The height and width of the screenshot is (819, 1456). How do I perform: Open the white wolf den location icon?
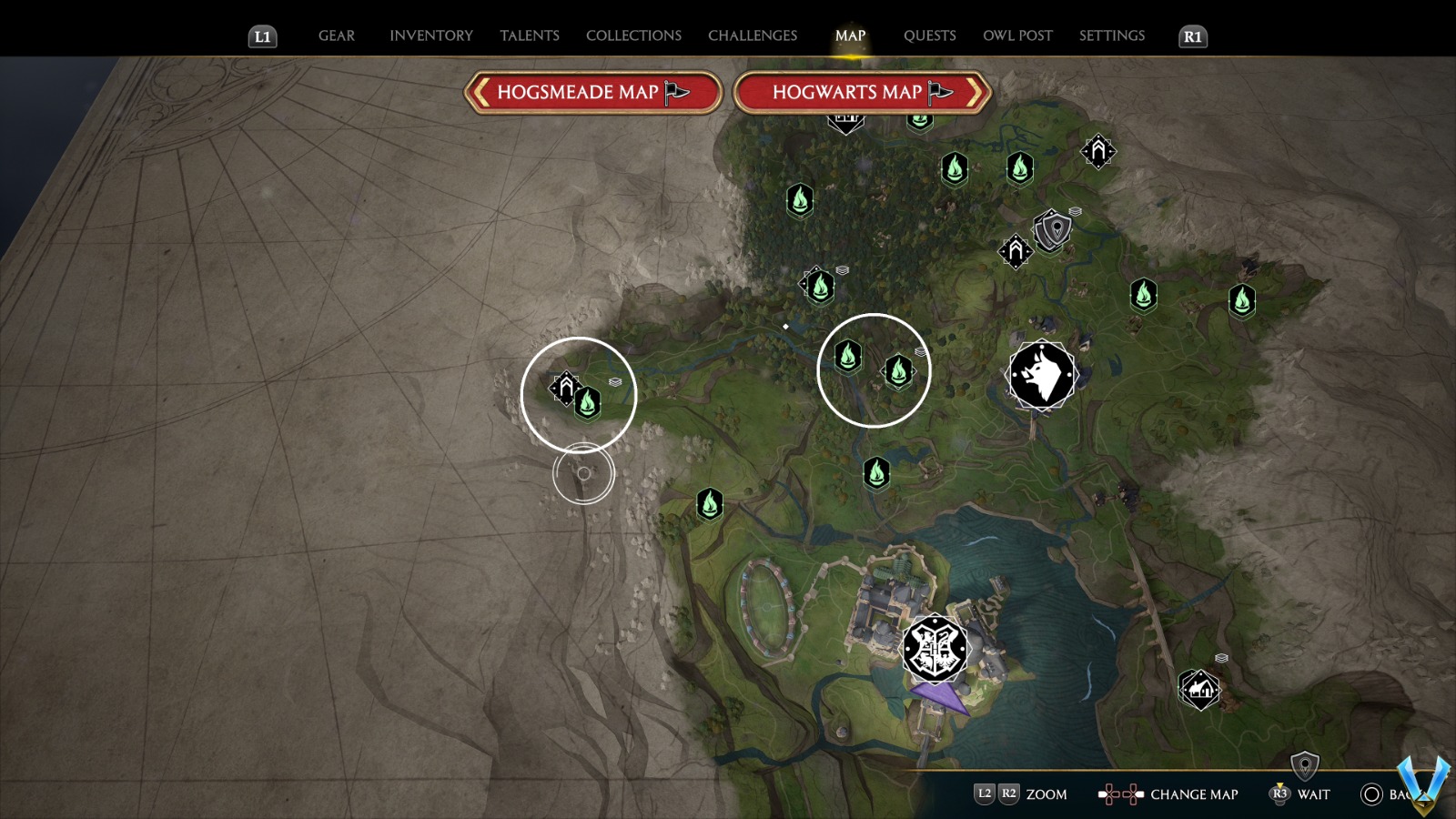[1040, 372]
